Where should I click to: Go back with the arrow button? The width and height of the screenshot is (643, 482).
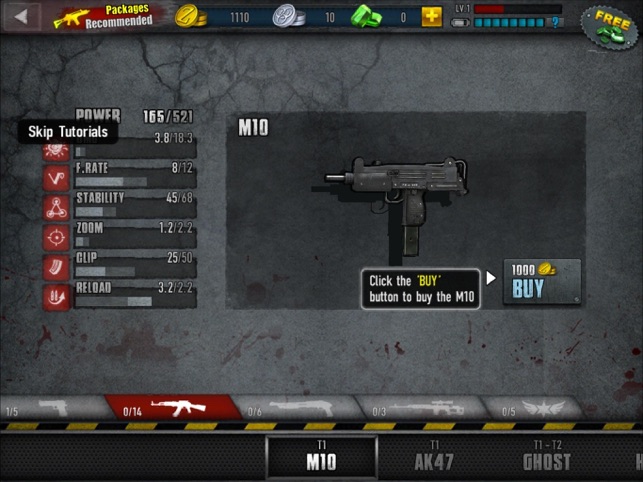point(21,17)
